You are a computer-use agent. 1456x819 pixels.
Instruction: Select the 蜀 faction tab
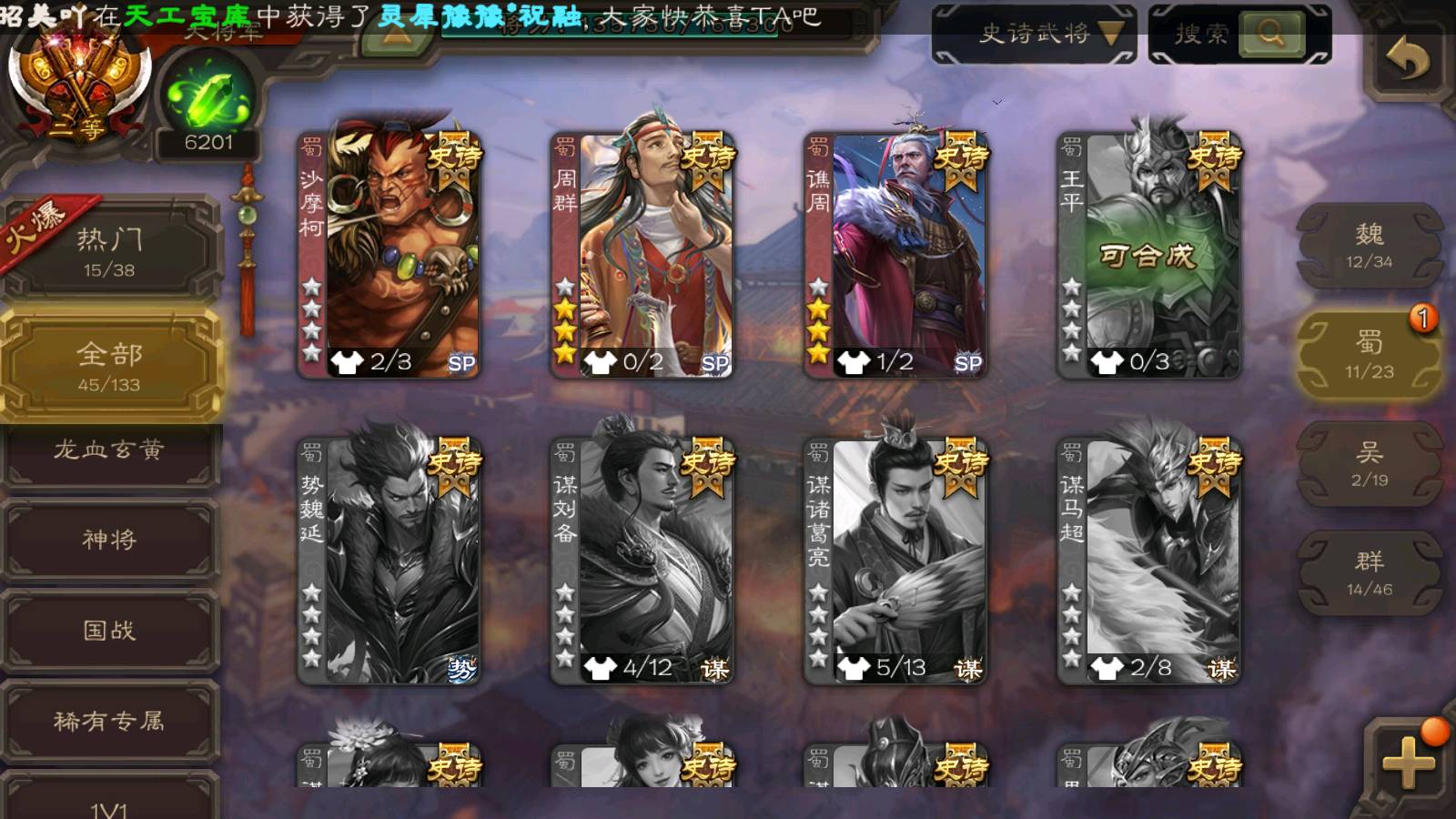(1369, 355)
